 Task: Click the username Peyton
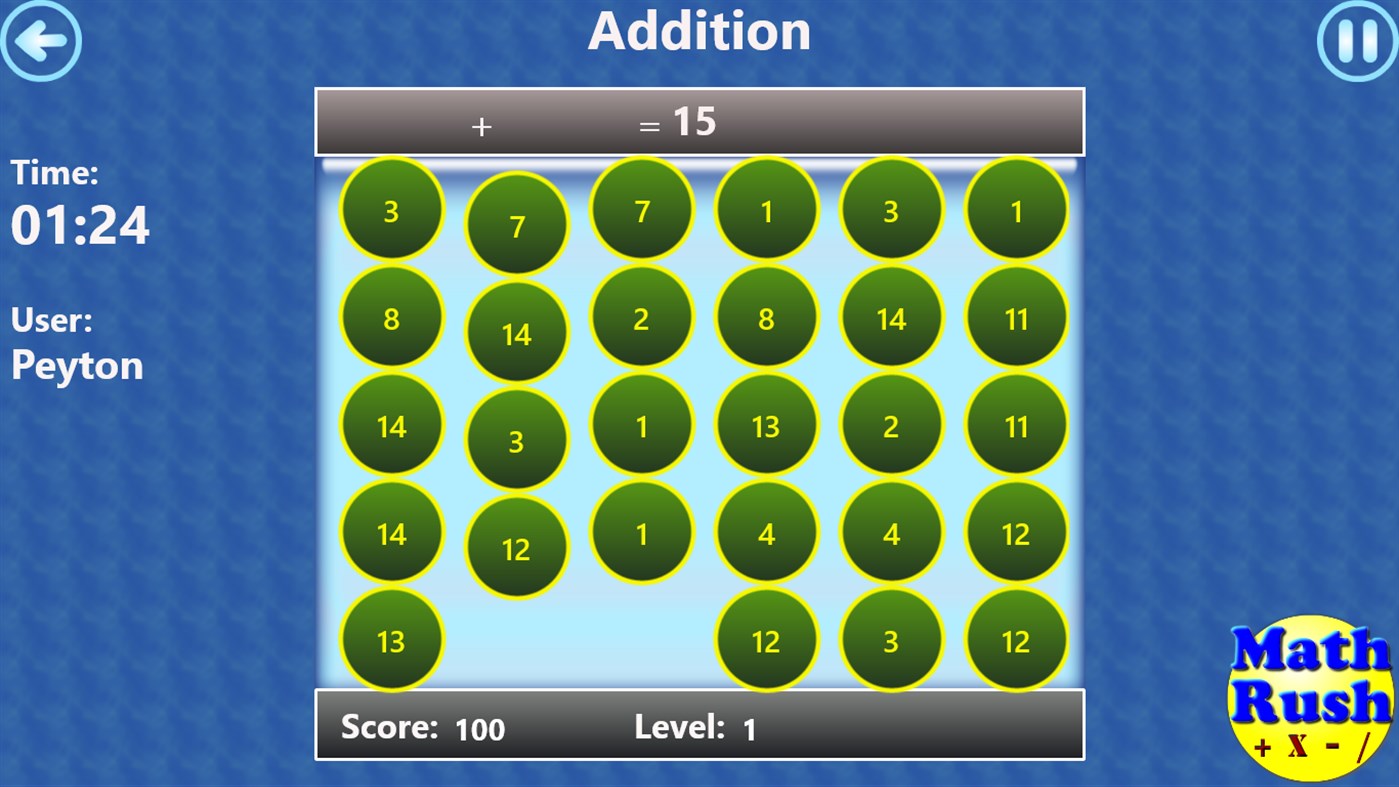[x=76, y=365]
